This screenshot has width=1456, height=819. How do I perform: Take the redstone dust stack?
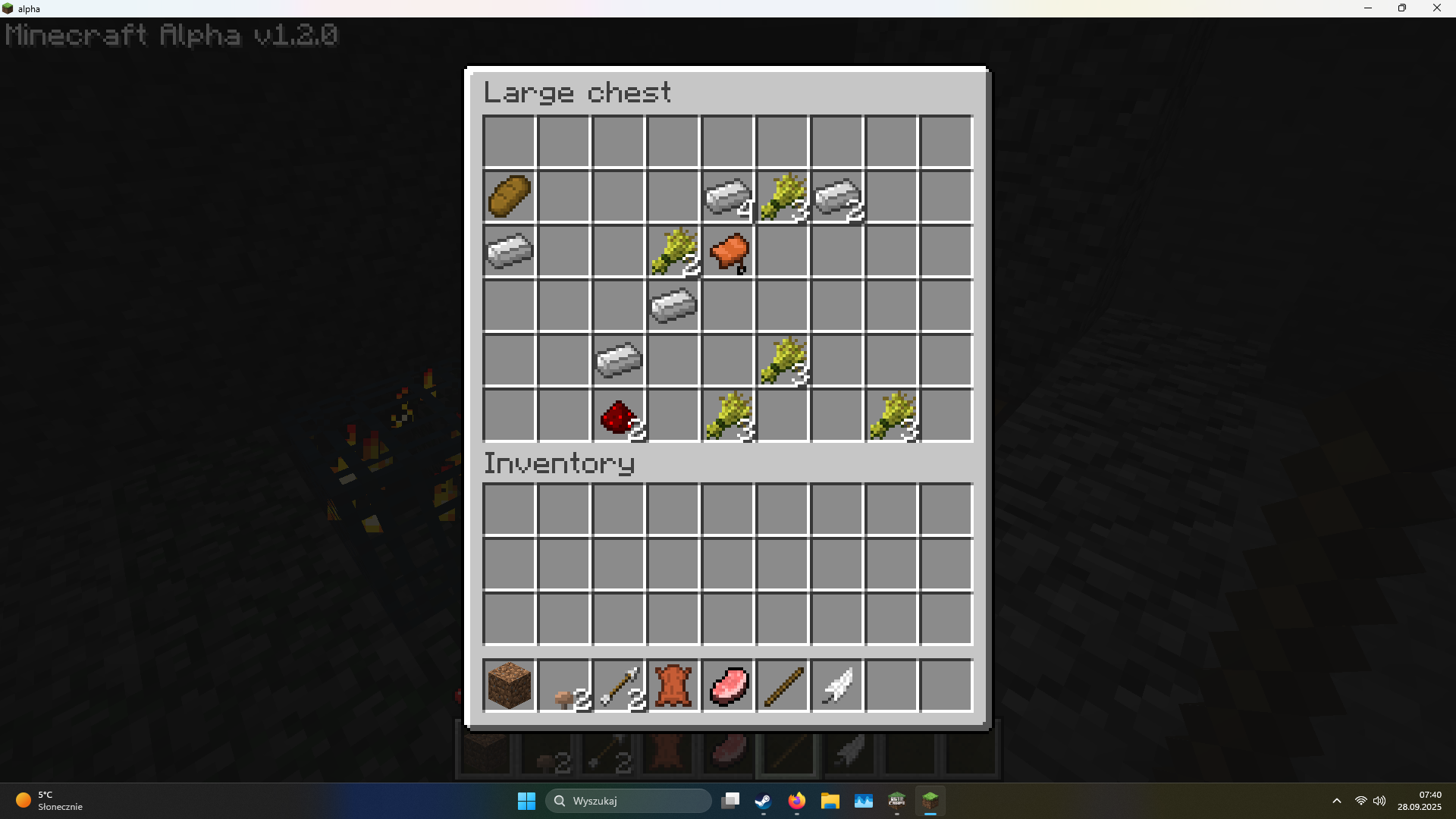tap(619, 416)
